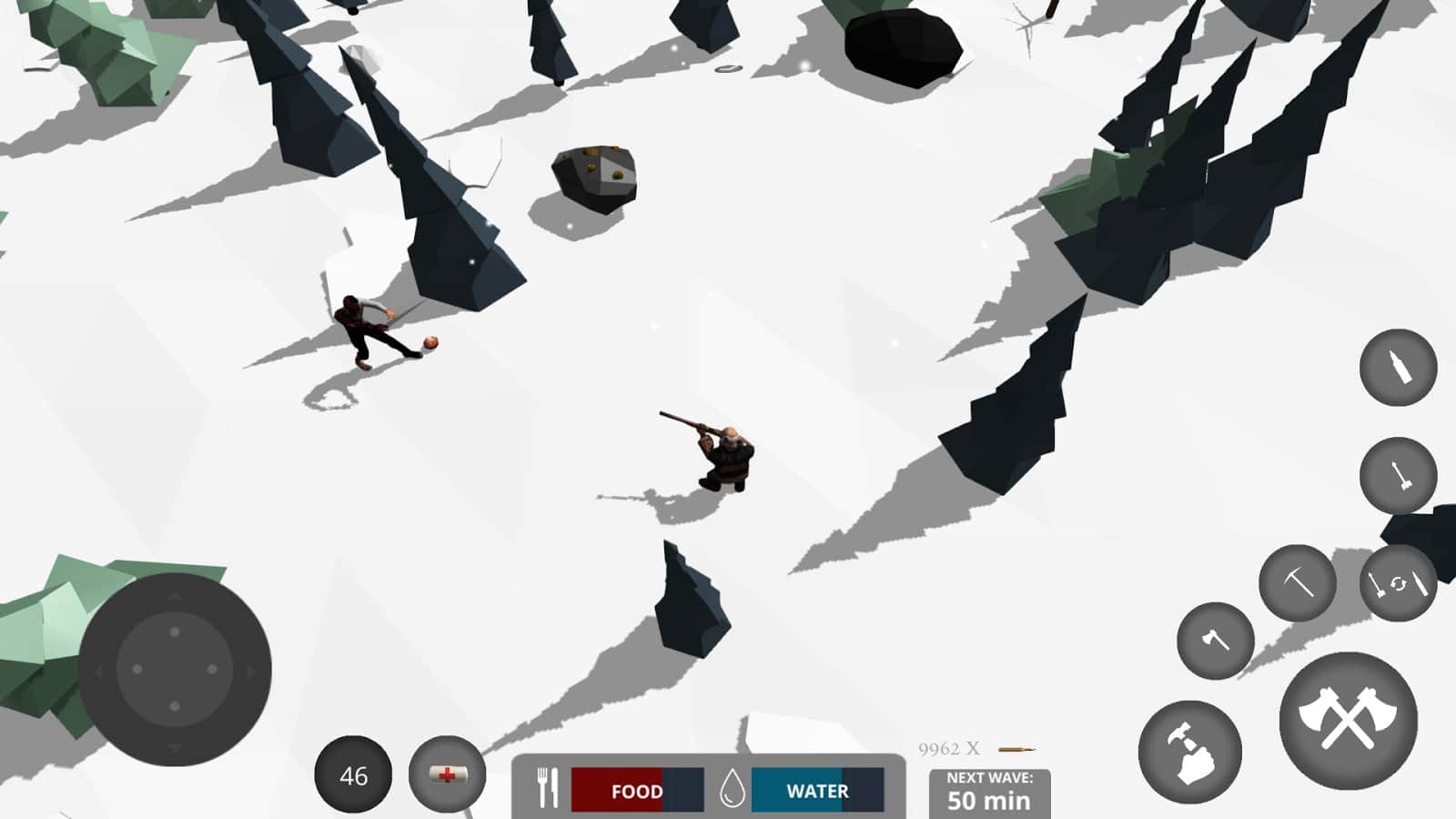The image size is (1456, 819).
Task: Tap the rock containing gold ore
Action: tap(593, 176)
